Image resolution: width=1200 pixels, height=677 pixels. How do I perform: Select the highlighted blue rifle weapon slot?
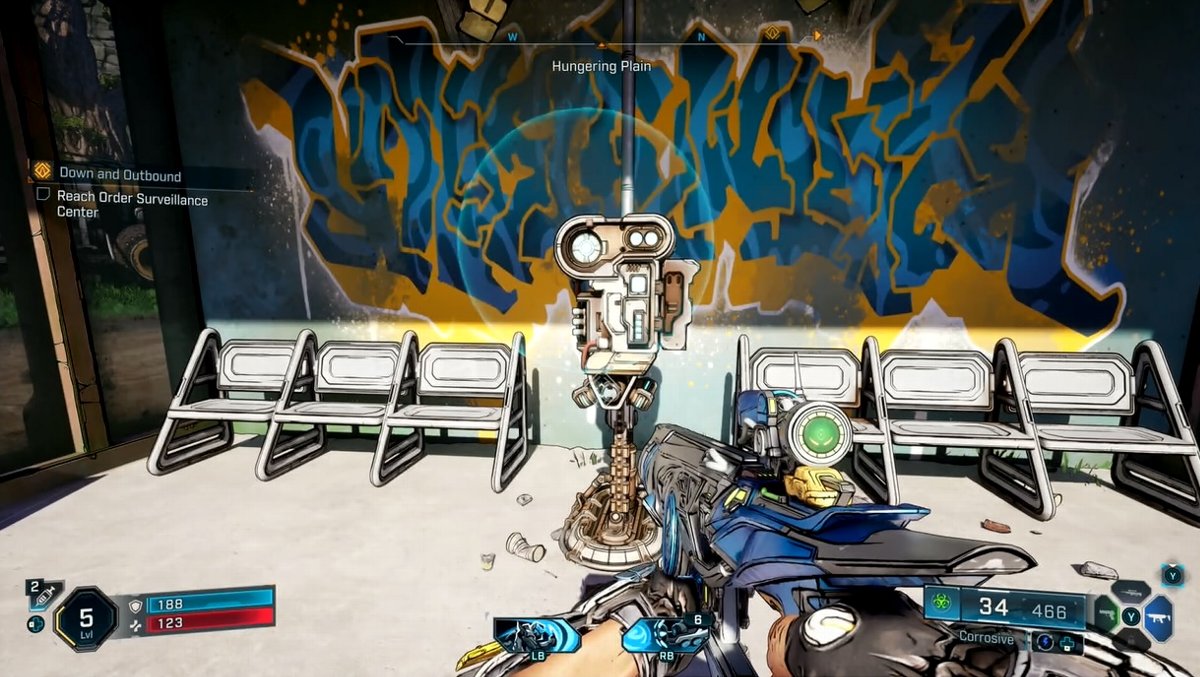click(x=1158, y=617)
